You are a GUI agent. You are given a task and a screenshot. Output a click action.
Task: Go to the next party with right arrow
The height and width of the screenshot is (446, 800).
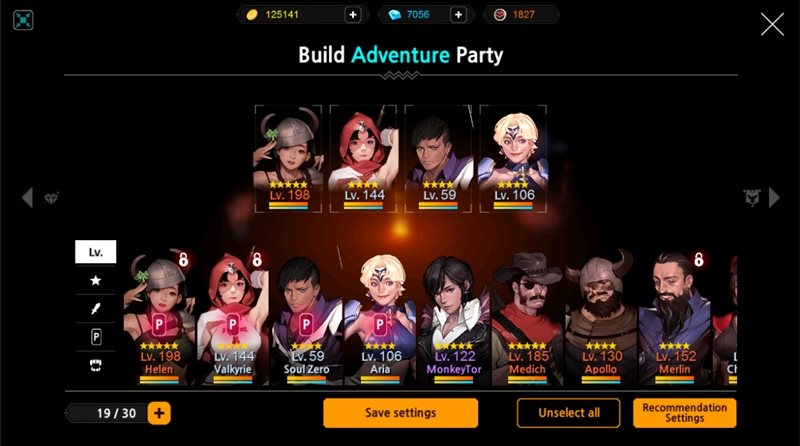(773, 198)
